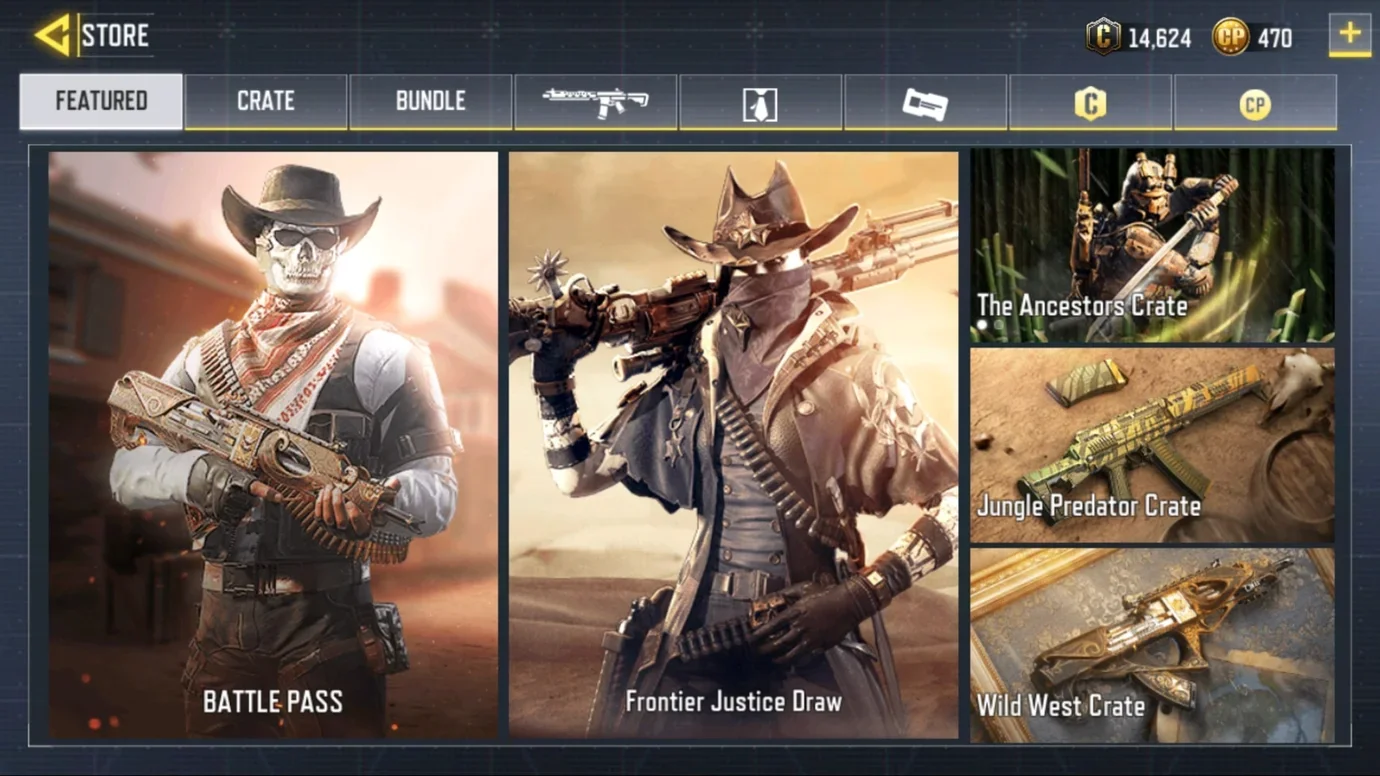
Task: Open the credits hexagon C tab
Action: pos(1090,103)
